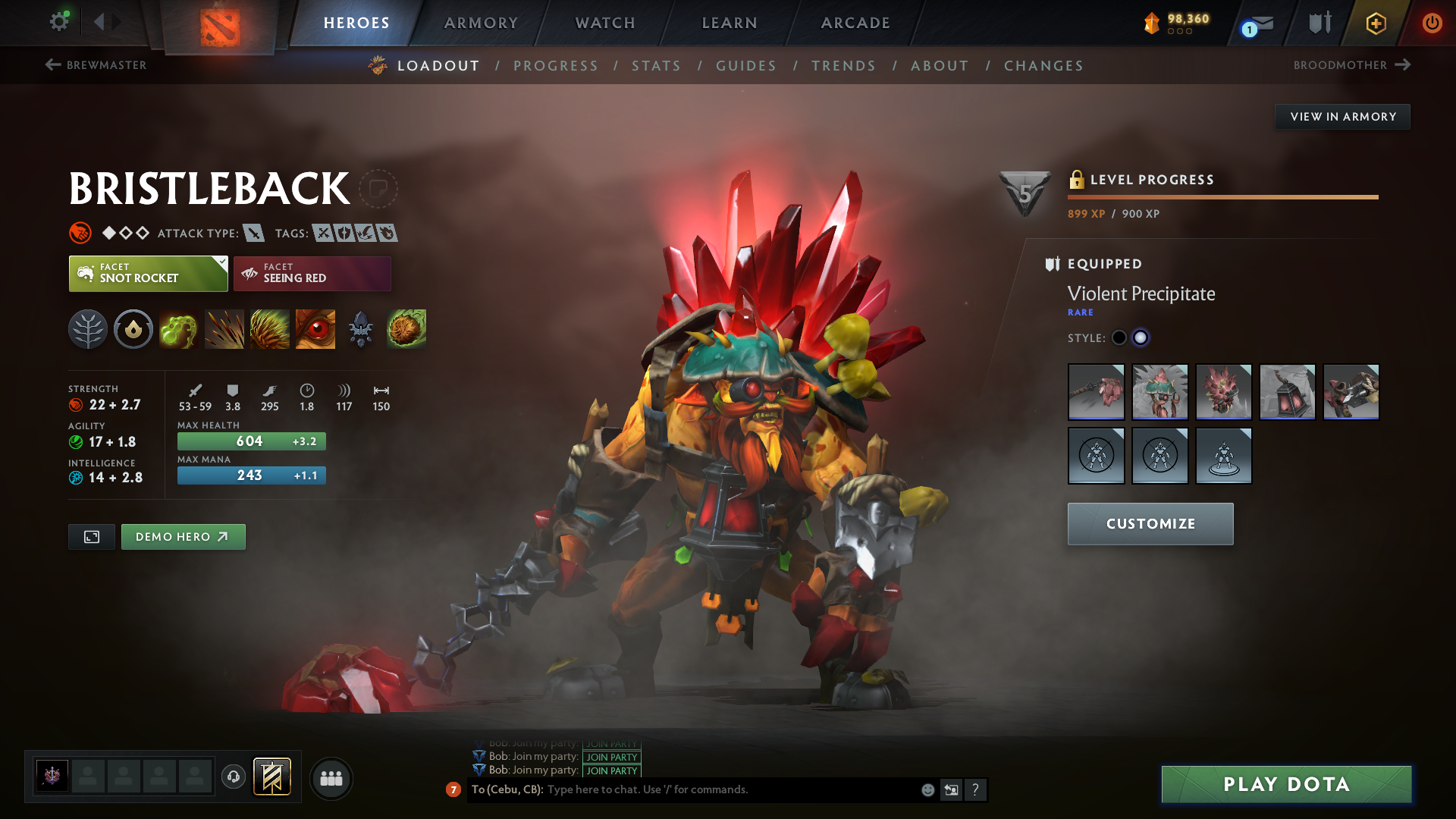The image size is (1456, 819).
Task: Start matchmaking with Play Dota
Action: (x=1286, y=784)
